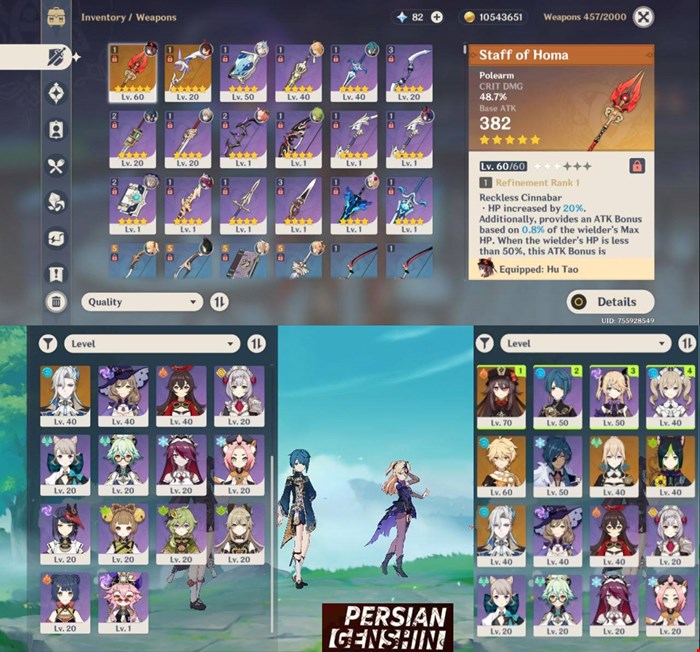Select the Staff of Homa weapon slot

coord(134,74)
